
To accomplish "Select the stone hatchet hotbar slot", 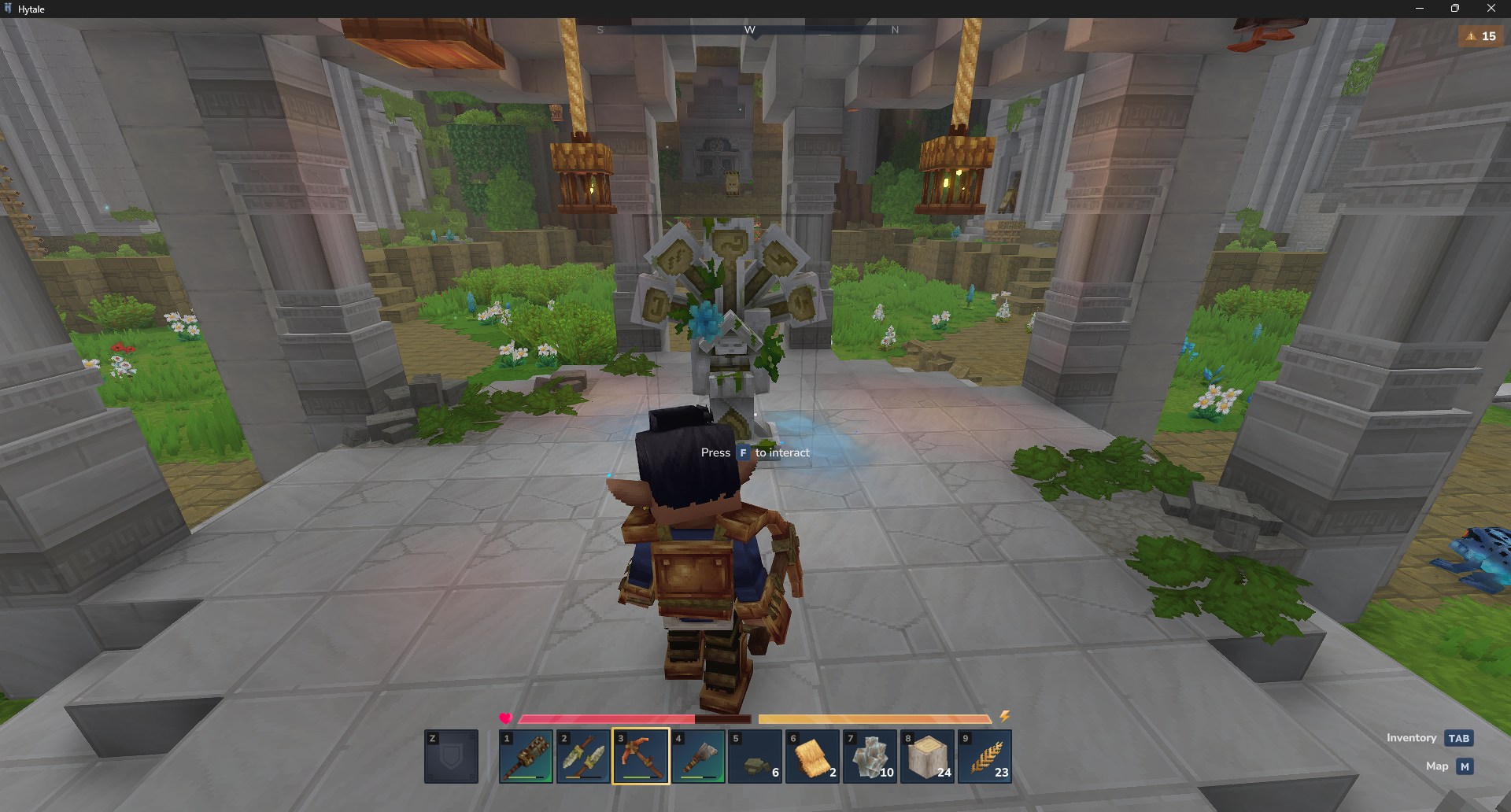I will pyautogui.click(x=698, y=756).
